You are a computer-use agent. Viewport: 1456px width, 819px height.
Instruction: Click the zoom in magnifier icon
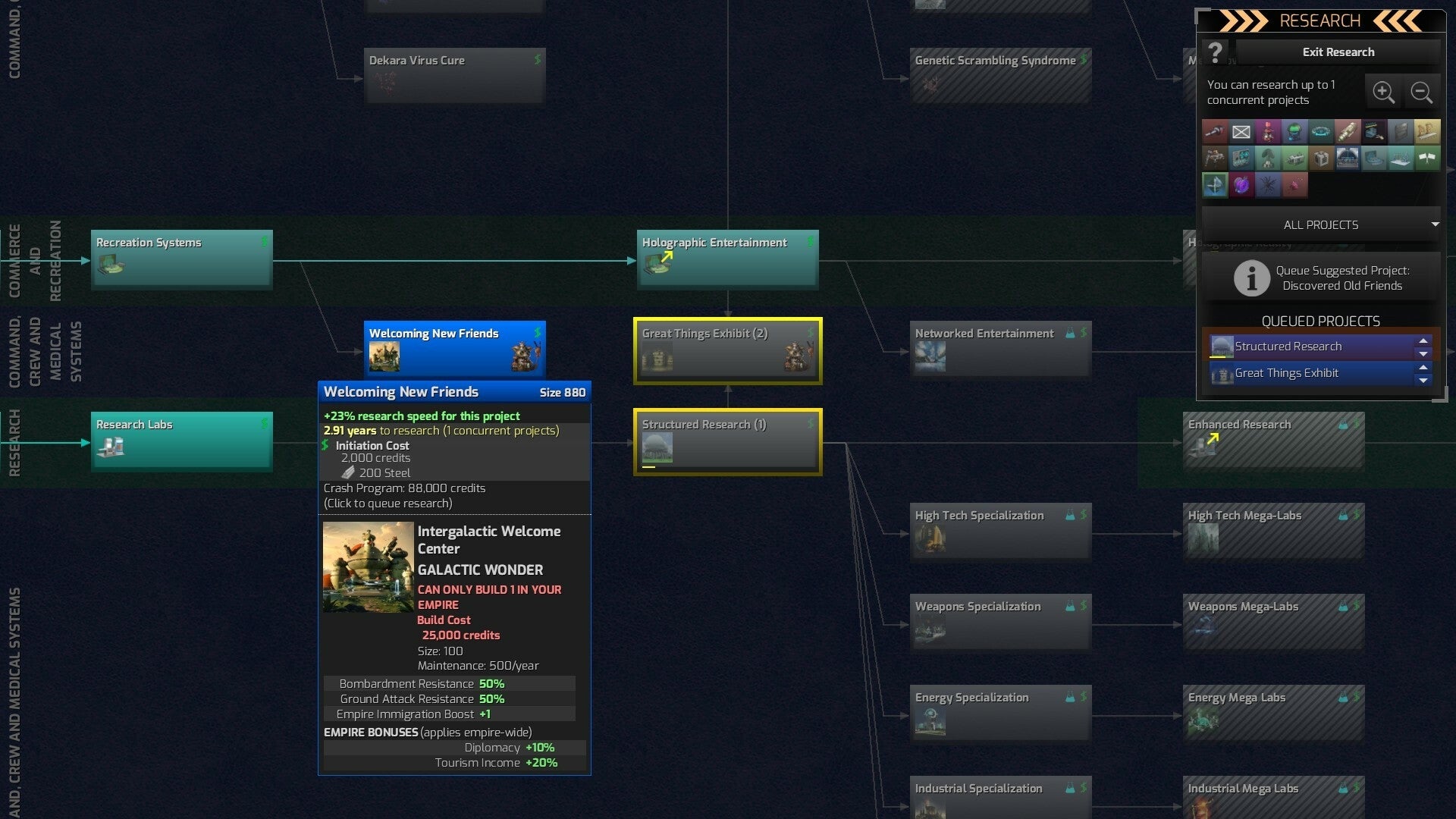[x=1384, y=92]
